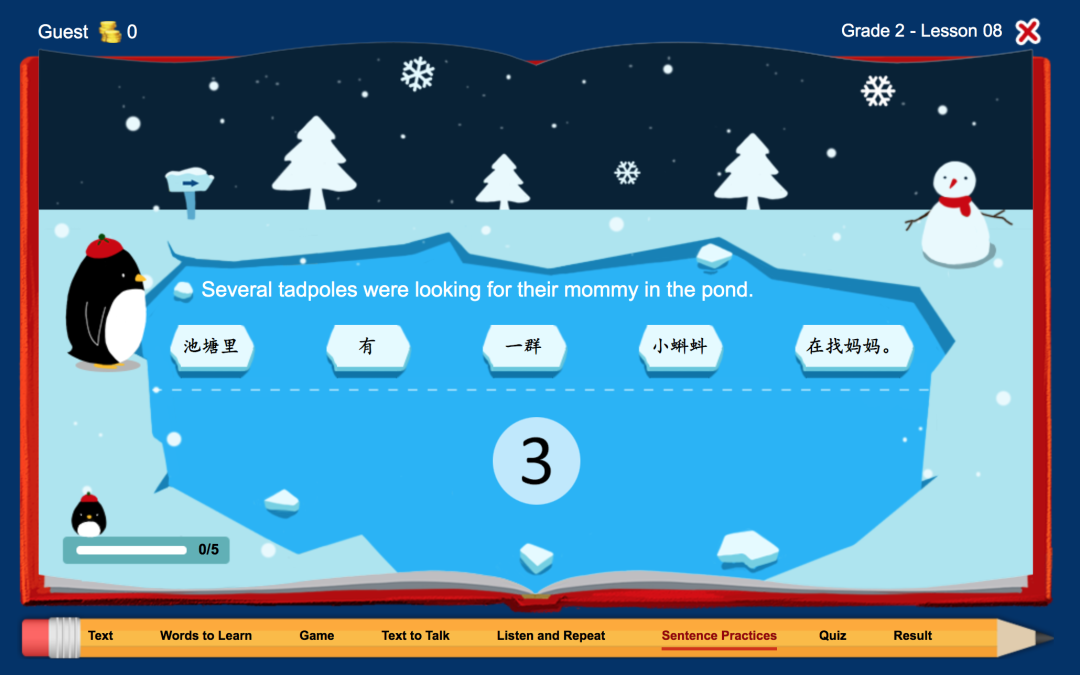
Task: Go to the Game tab
Action: pos(317,636)
